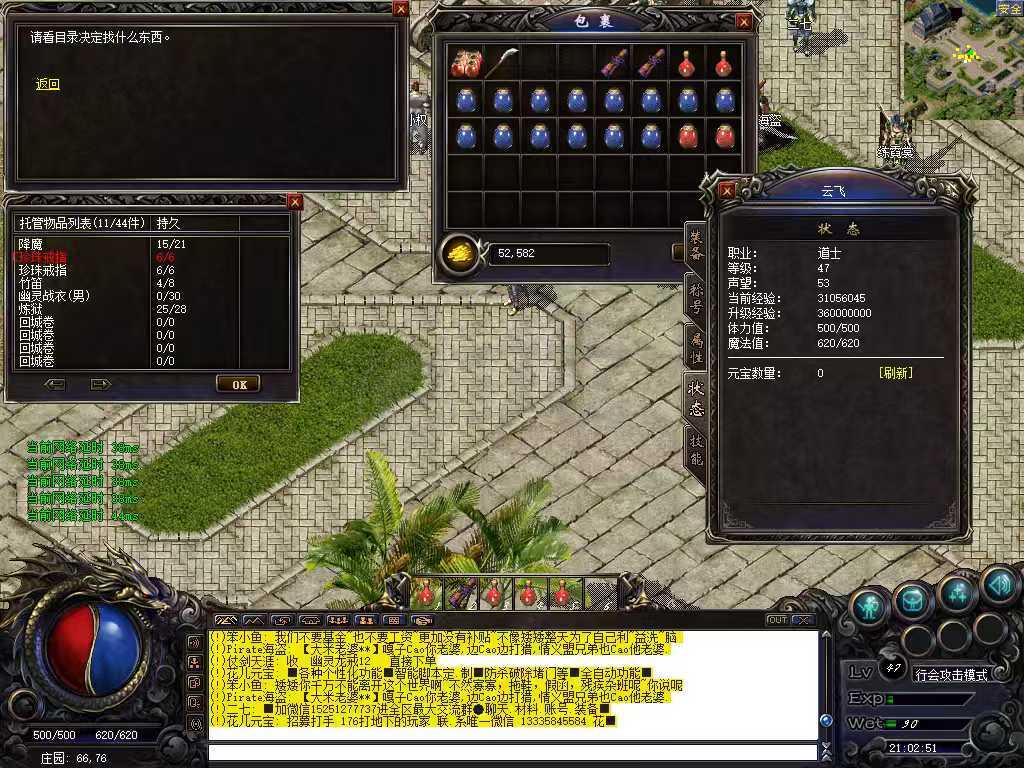Click 刷新 to refresh yuanbao count
The width and height of the screenshot is (1024, 768).
(895, 373)
